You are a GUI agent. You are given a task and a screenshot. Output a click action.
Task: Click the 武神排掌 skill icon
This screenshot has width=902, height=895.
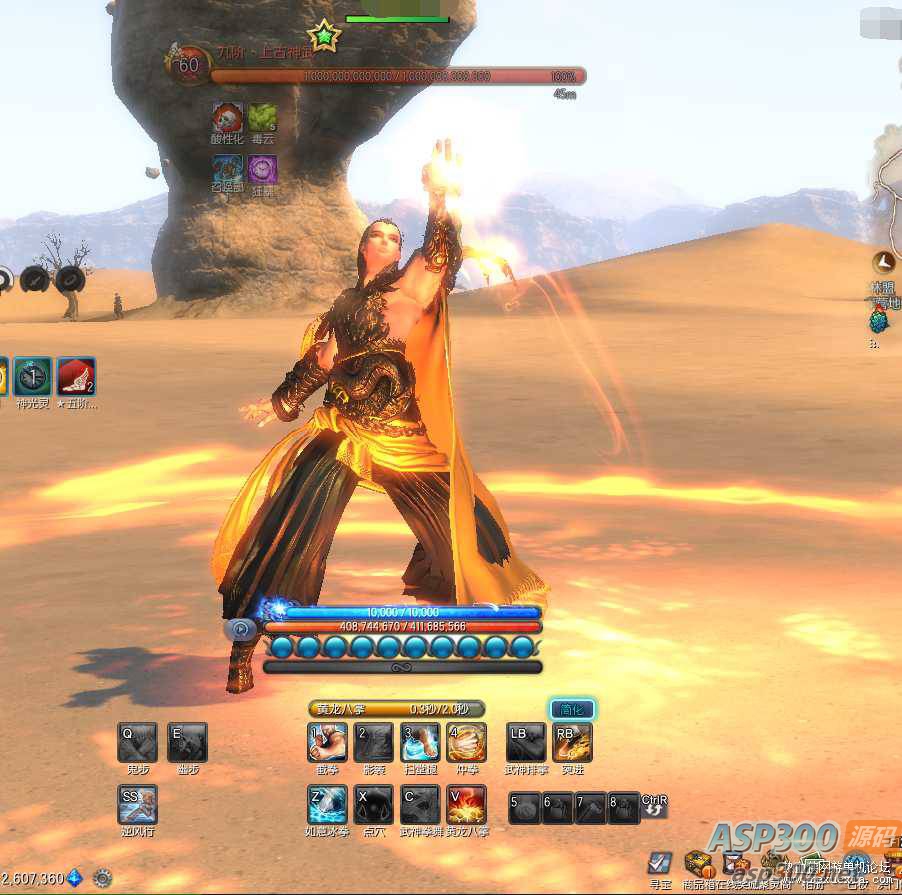click(526, 743)
